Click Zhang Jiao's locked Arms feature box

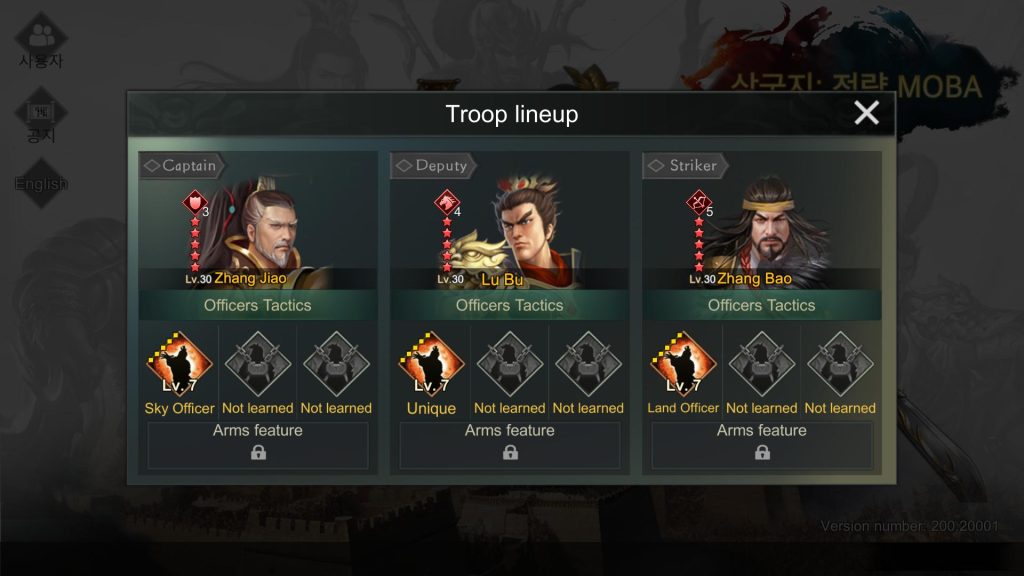[258, 445]
